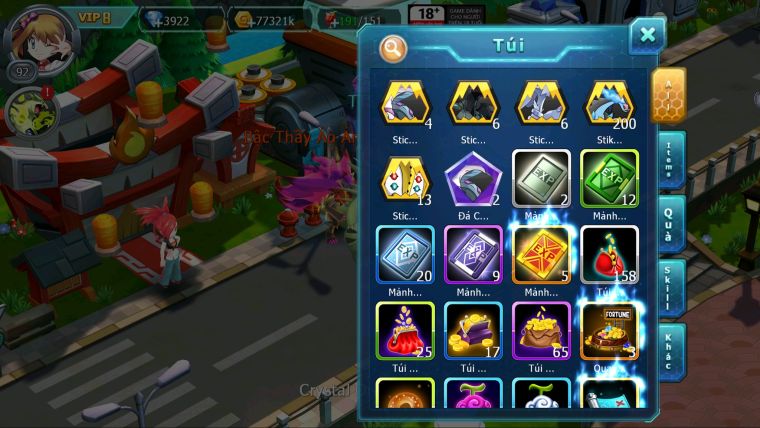Viewport: 760px width, 428px height.
Task: Select the blue EXP card stack of 20
Action: click(405, 254)
